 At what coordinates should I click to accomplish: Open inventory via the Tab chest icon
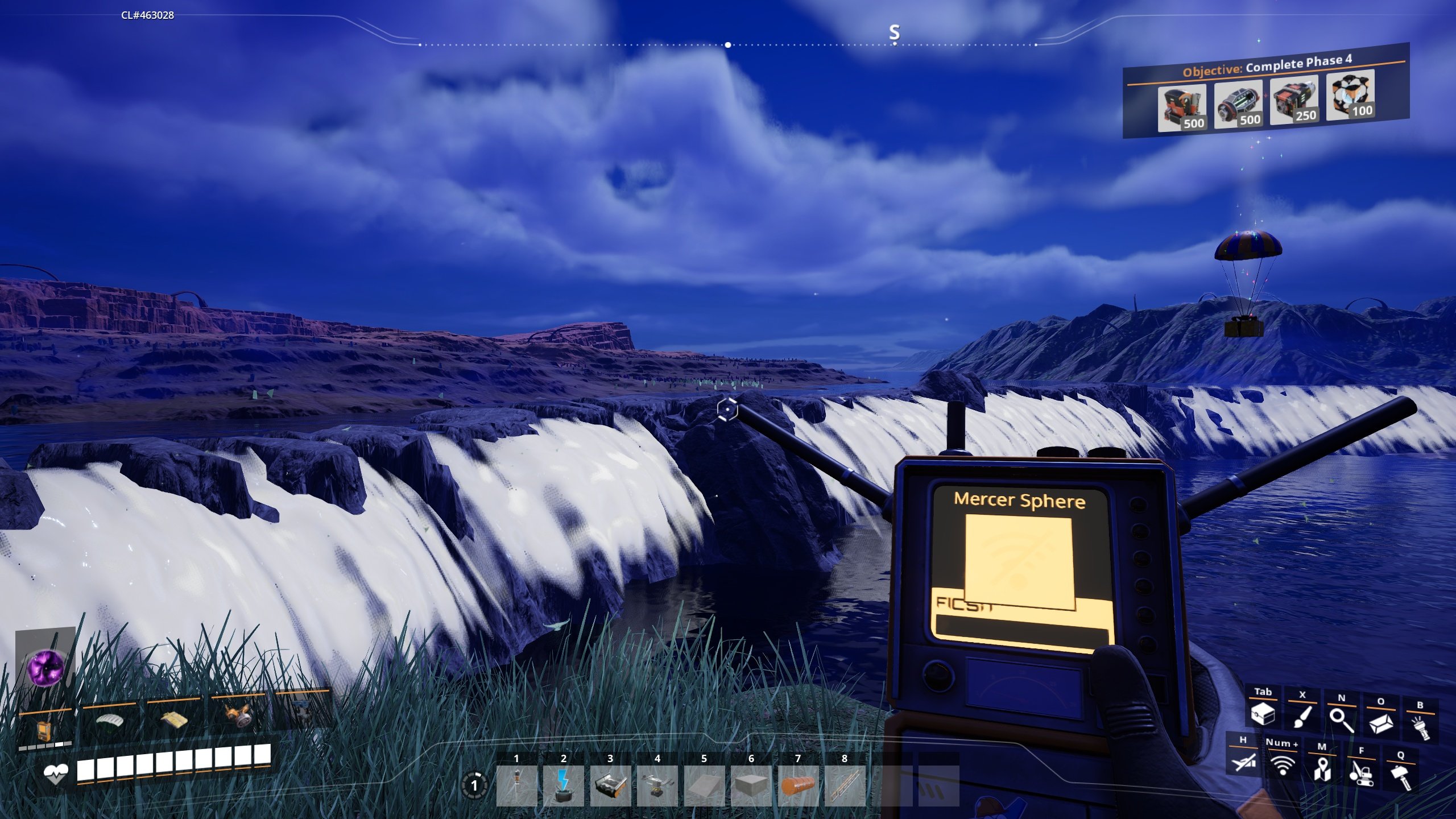coord(1263,715)
